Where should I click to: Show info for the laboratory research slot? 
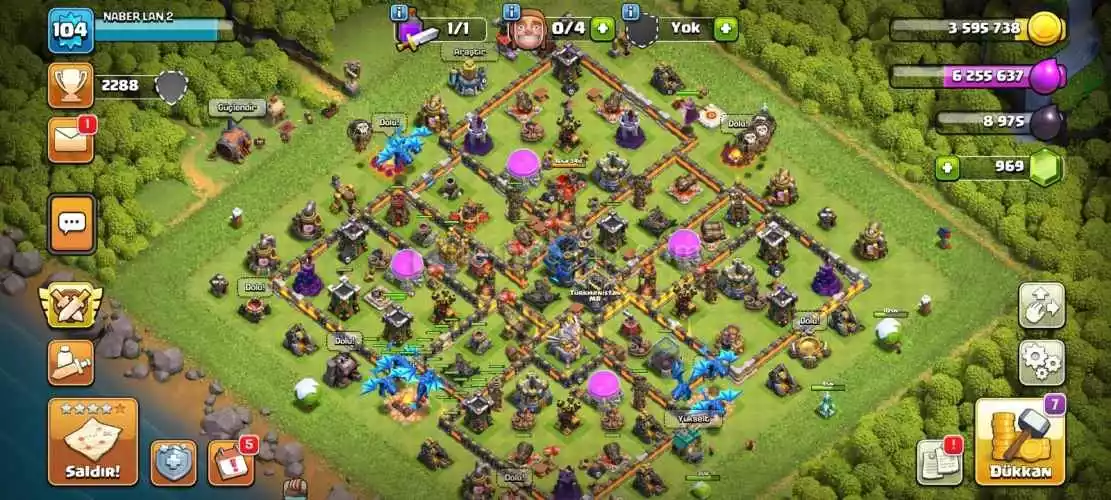click(401, 13)
